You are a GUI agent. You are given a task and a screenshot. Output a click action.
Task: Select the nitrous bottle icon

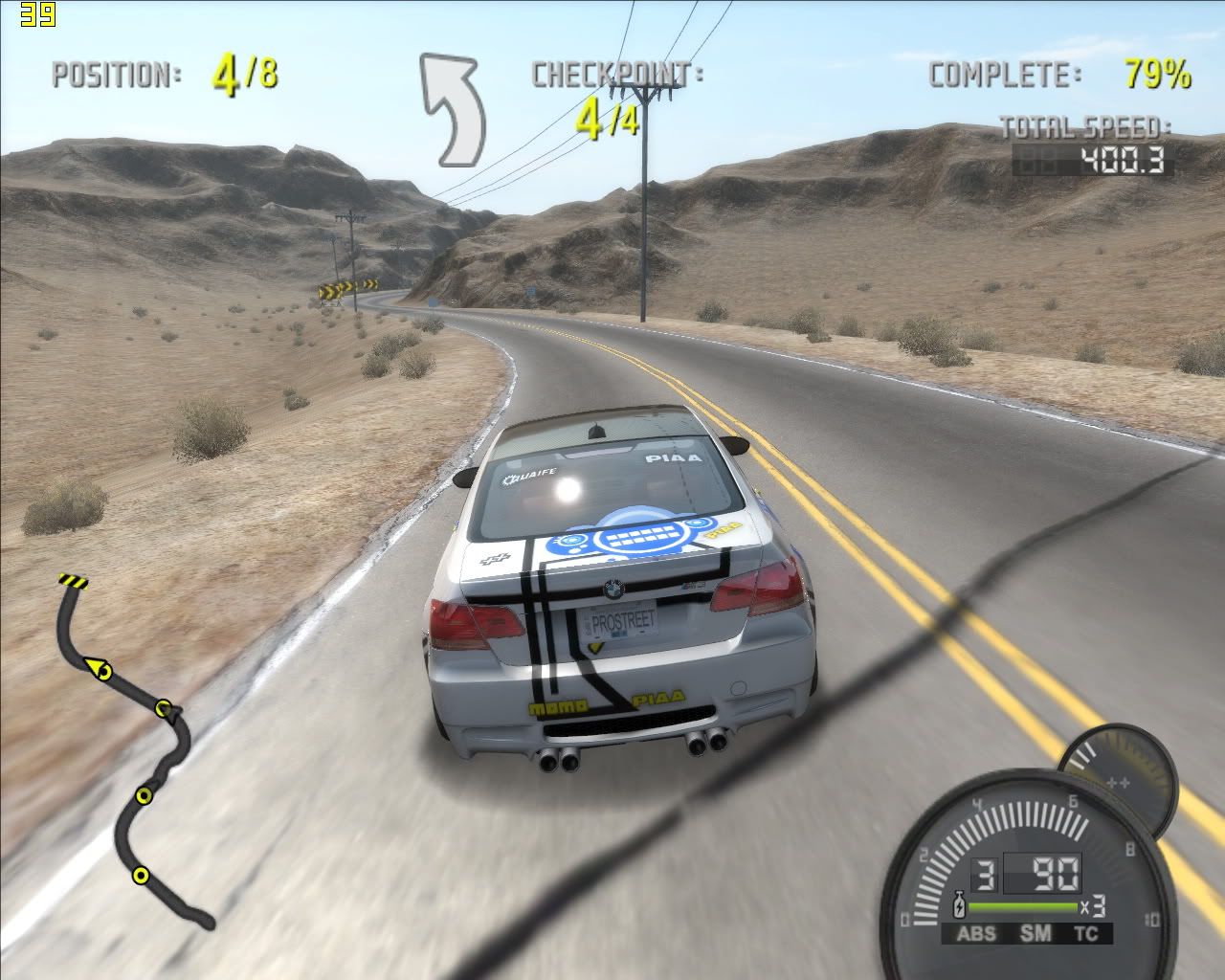tap(957, 902)
